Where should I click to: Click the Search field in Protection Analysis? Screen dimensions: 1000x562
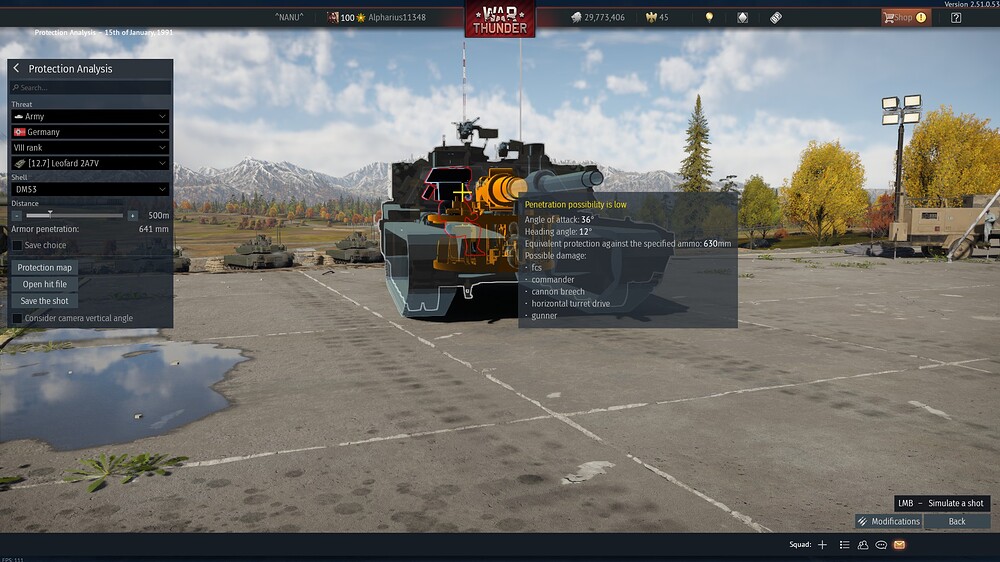90,88
